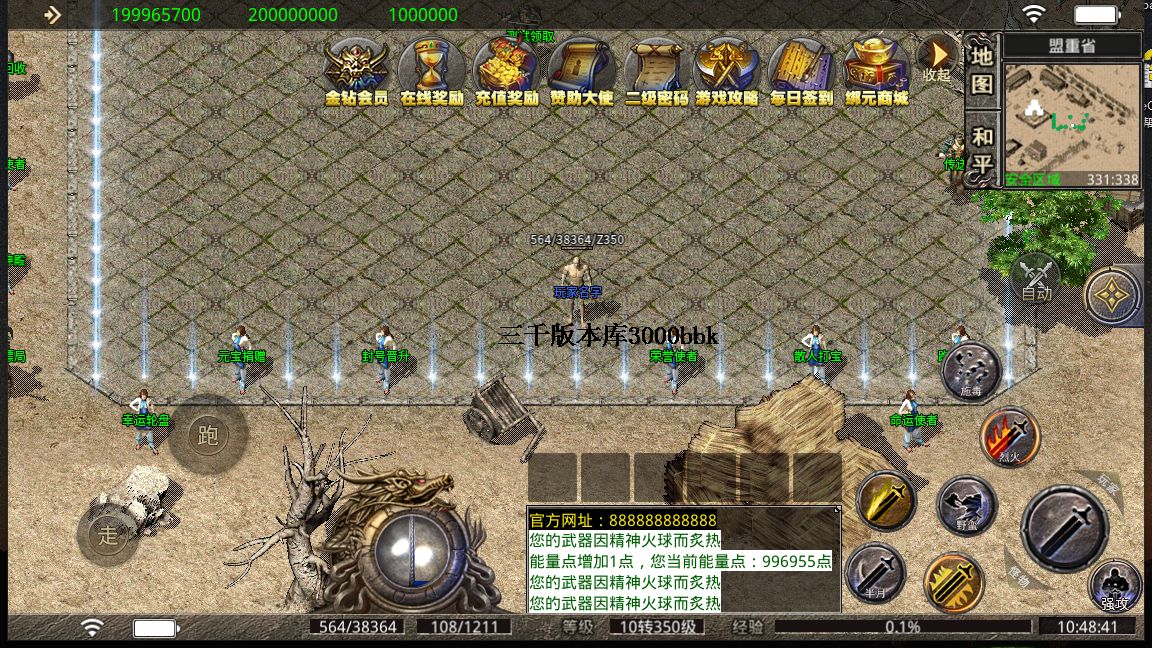Screen dimensions: 1152x648
Task: Tap the large sword basic attack button
Action: [x=1064, y=528]
